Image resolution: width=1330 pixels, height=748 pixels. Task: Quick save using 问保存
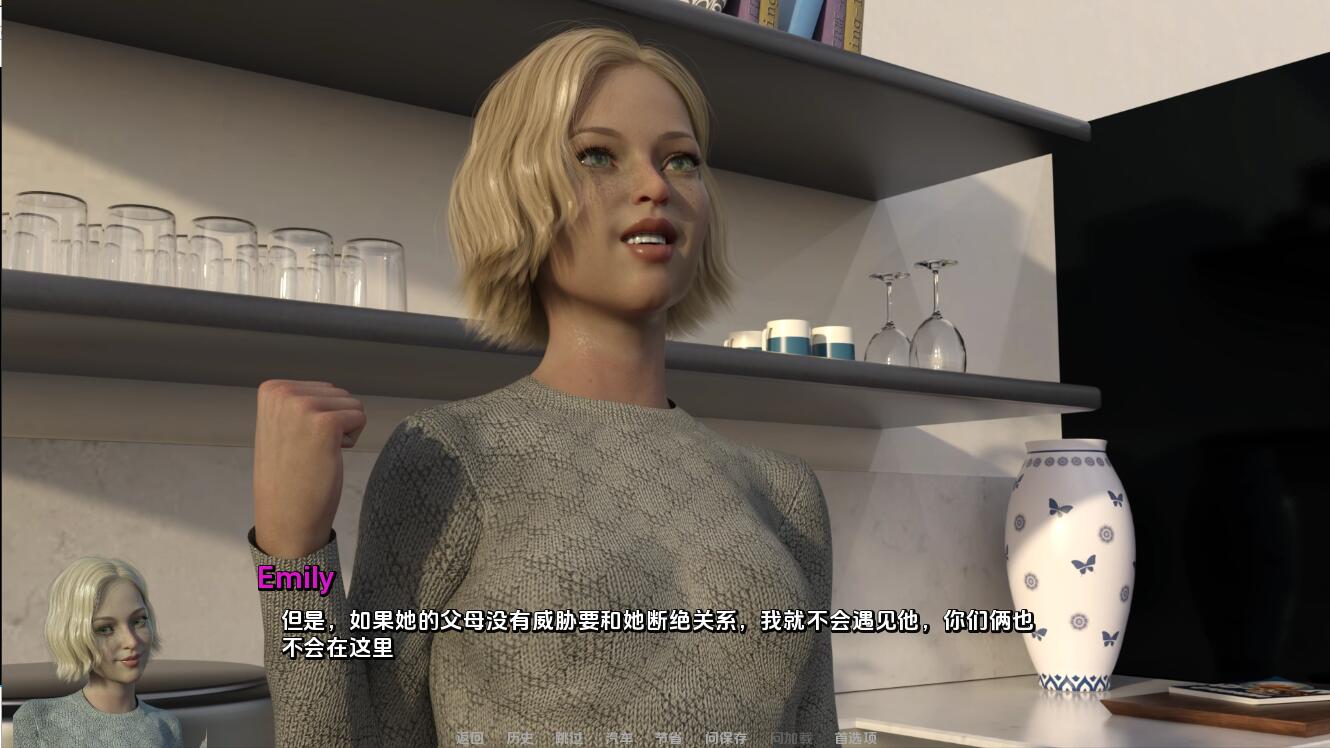tap(725, 738)
